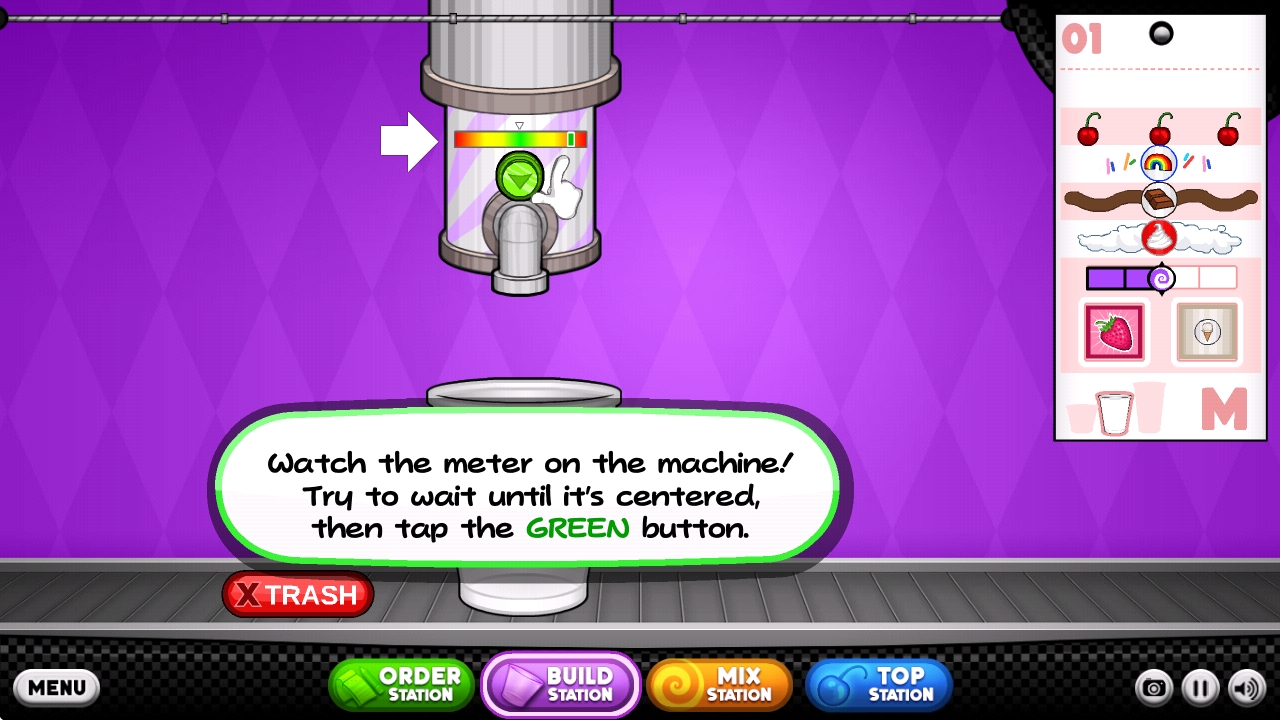Tap the green pour button on the machine
Image resolution: width=1280 pixels, height=720 pixels.
coord(519,177)
